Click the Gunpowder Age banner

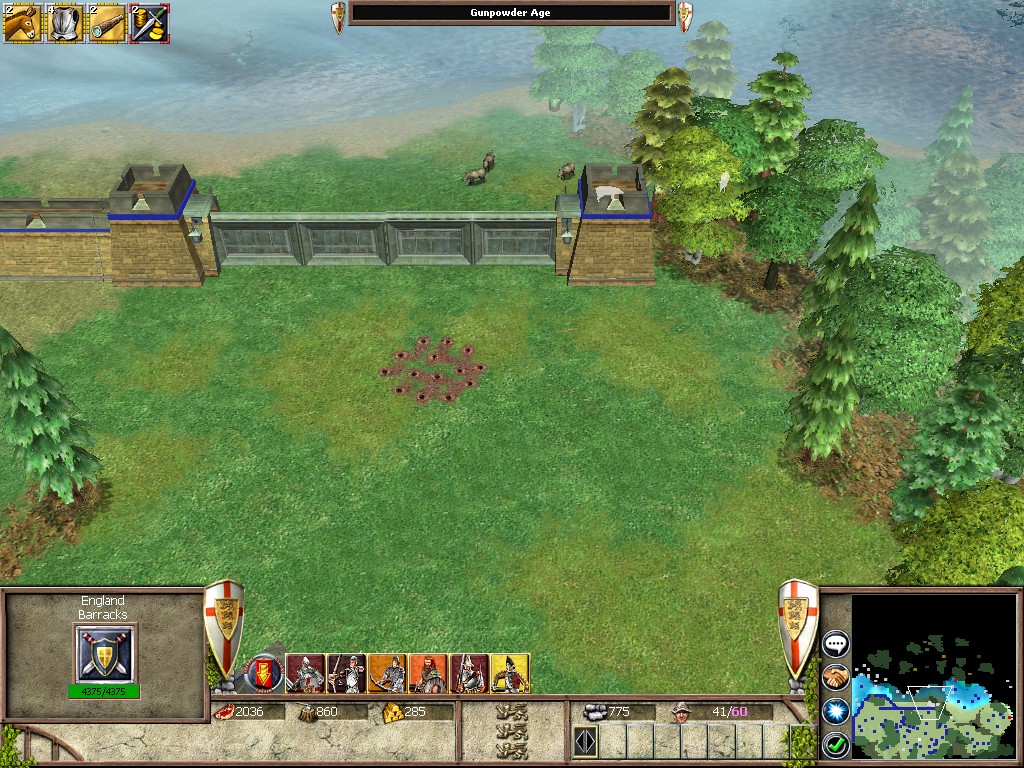tap(511, 13)
